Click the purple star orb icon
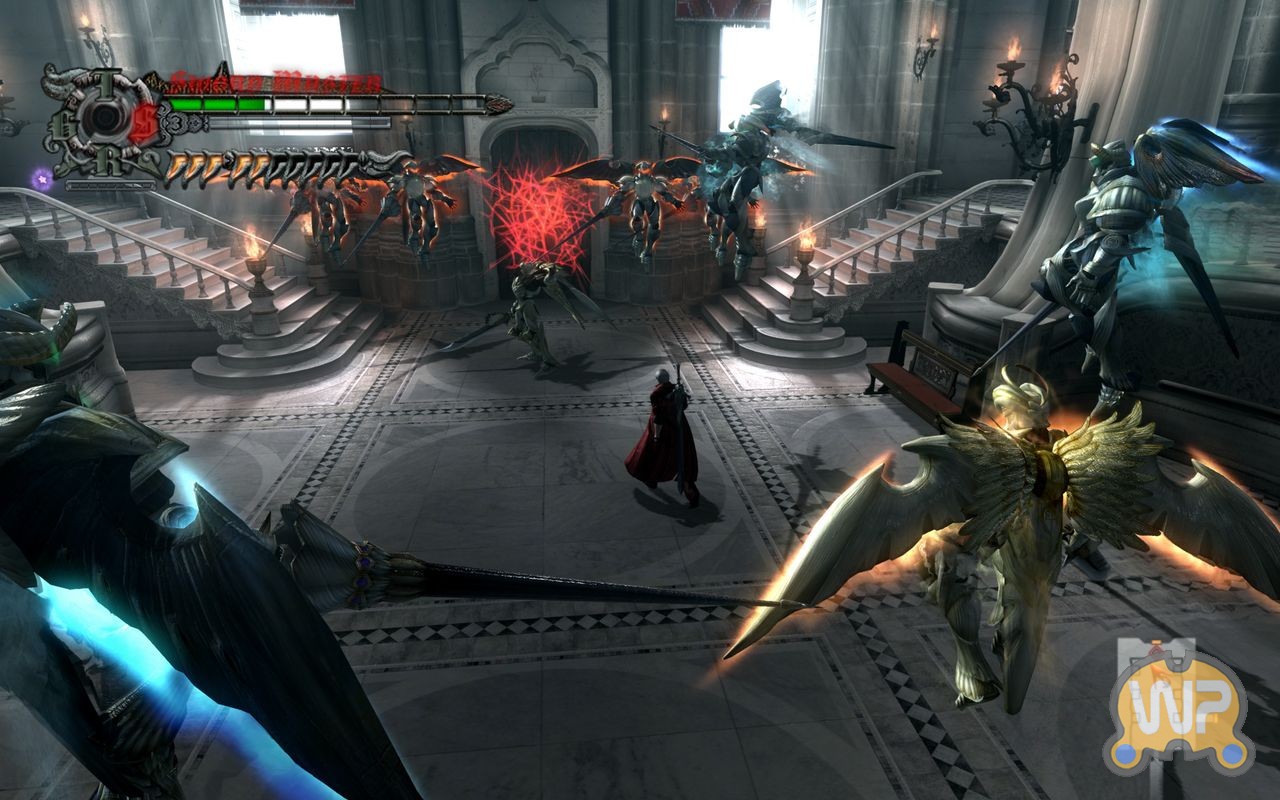Screen dimensions: 1280x800 [42, 178]
